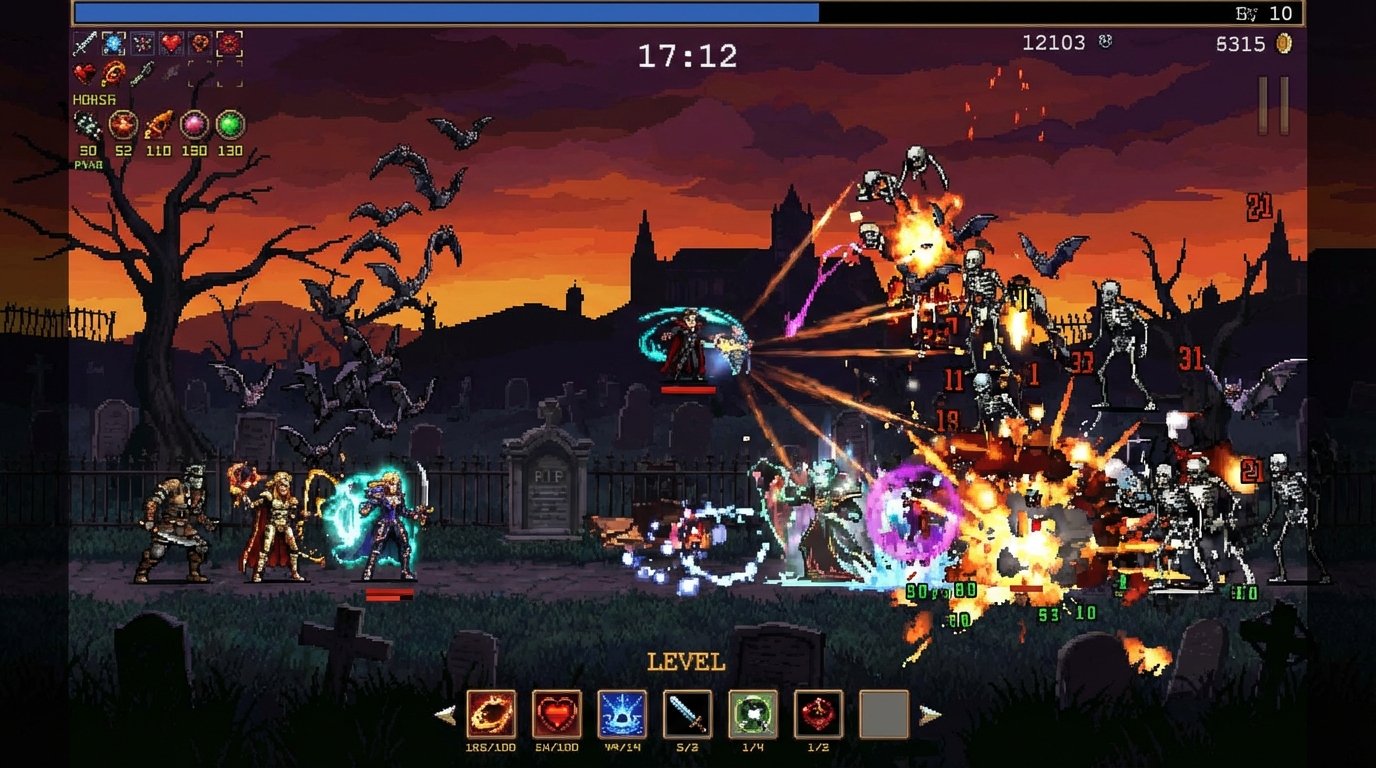The image size is (1376, 768).
Task: Click the sword weapon slot
Action: [x=85, y=42]
